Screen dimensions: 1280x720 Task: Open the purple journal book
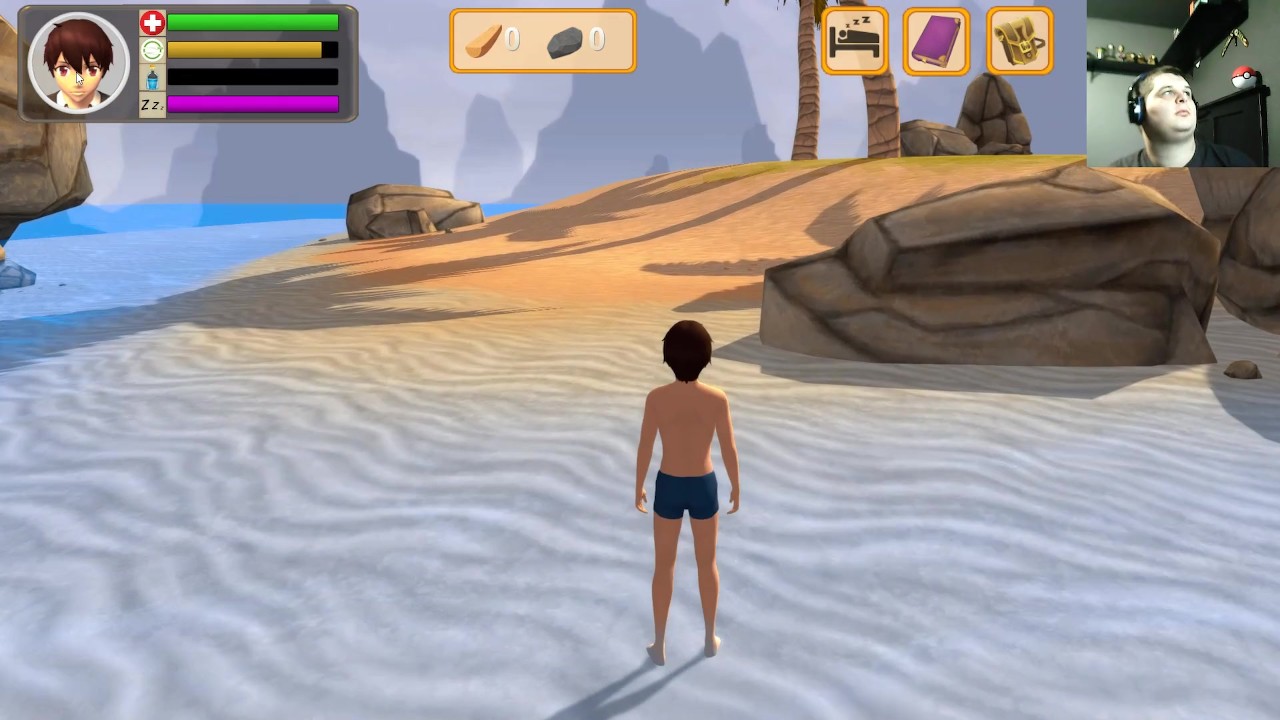tap(937, 42)
